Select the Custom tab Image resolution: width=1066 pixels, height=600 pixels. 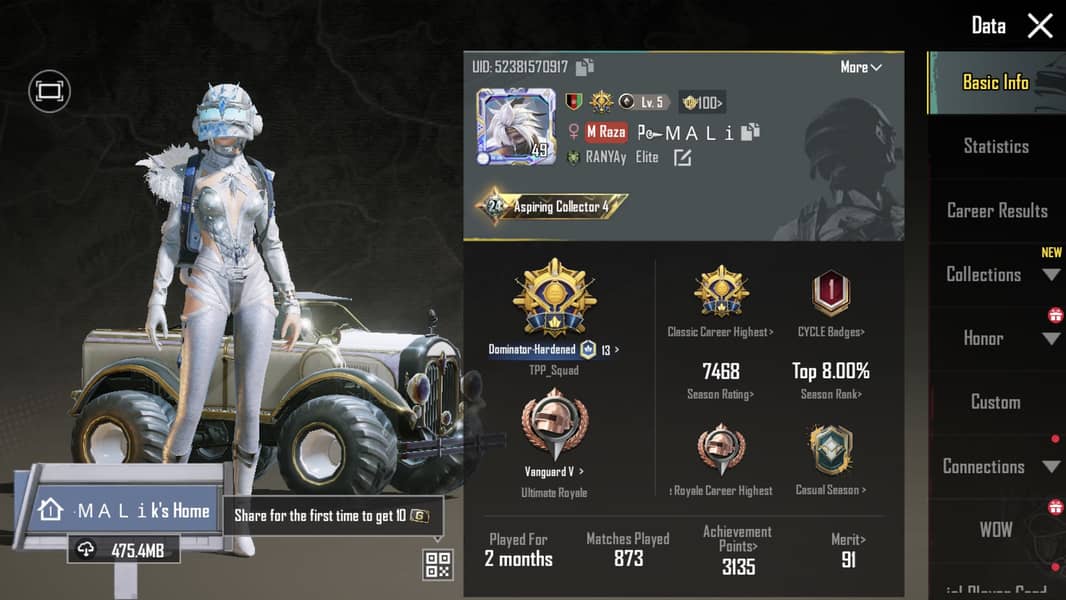coord(995,402)
